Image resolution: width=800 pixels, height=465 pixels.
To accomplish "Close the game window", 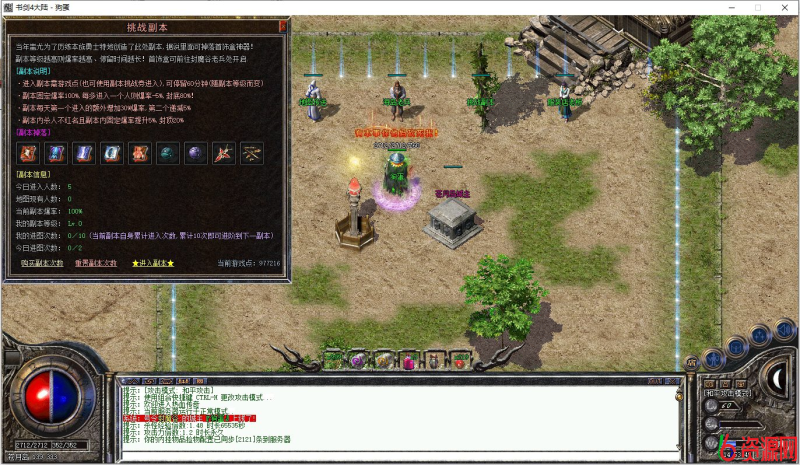I will pos(785,6).
